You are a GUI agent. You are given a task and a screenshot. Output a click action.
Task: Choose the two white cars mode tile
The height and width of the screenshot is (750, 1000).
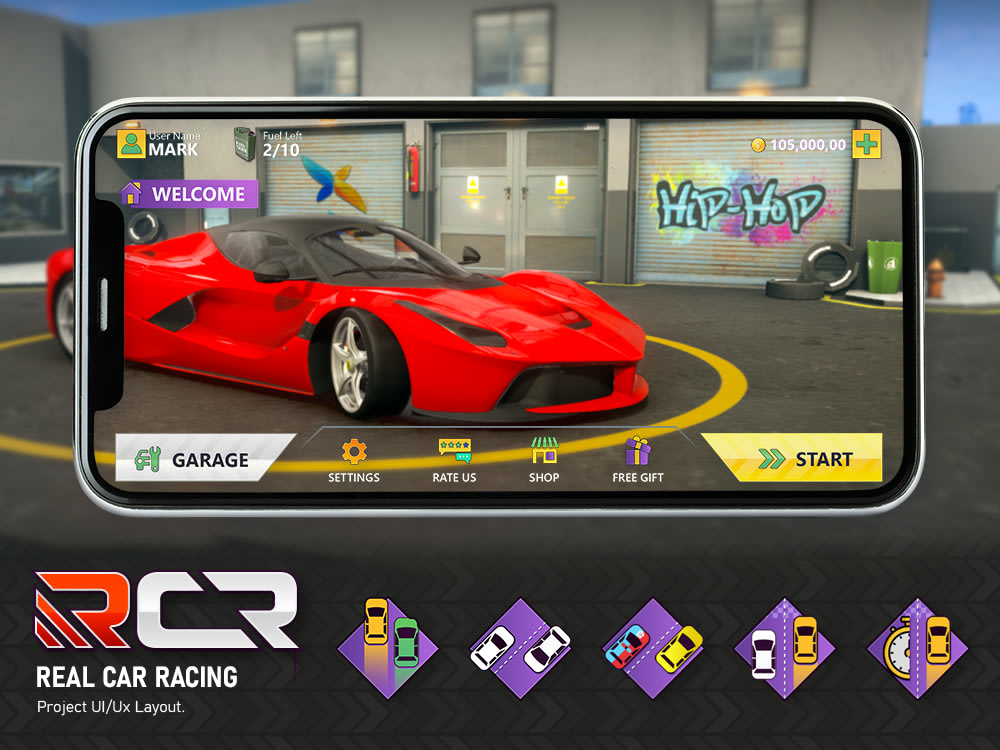click(x=520, y=647)
